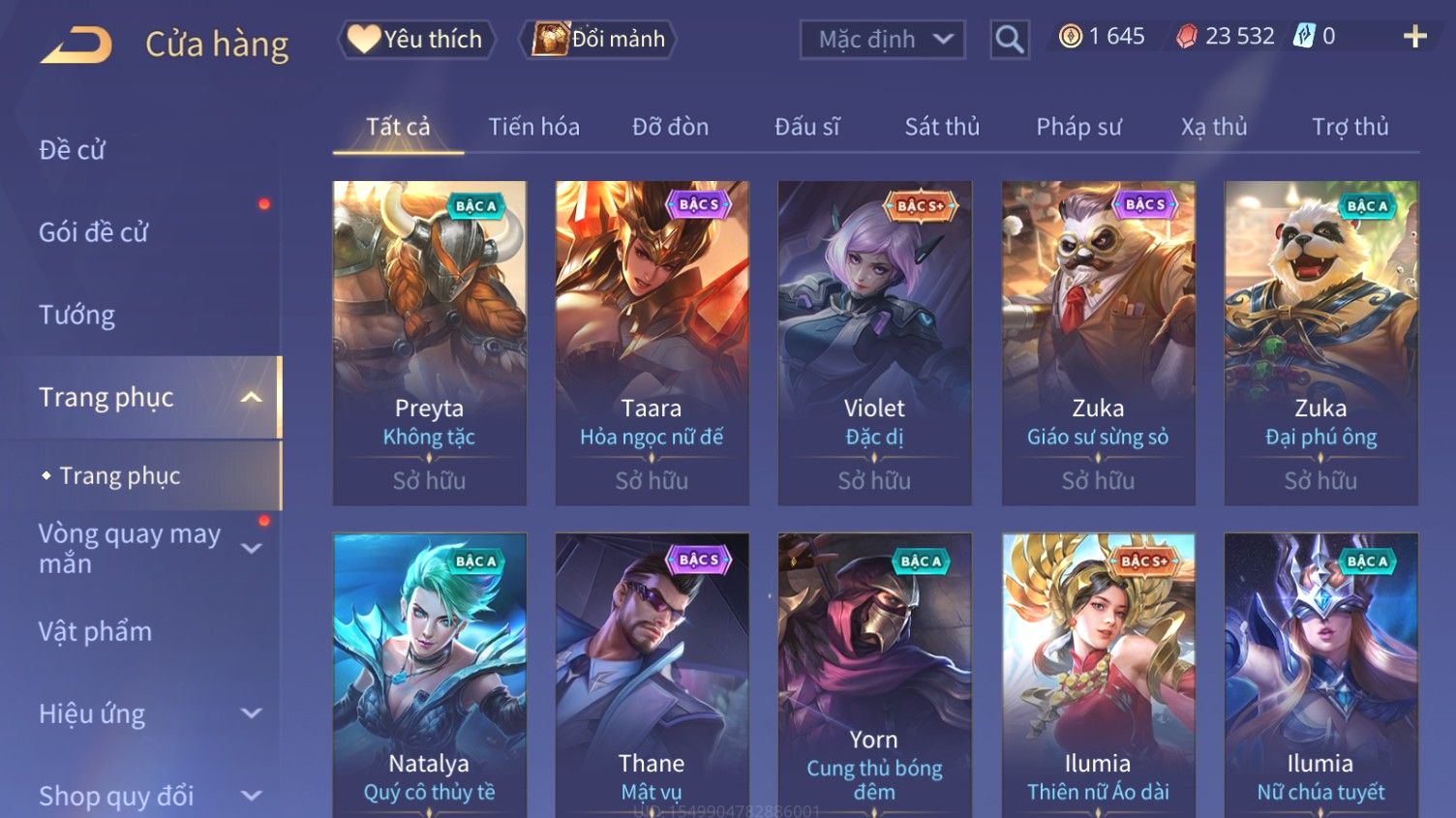Go to the Vật phẩm section
This screenshot has height=818, width=1456.
(95, 631)
